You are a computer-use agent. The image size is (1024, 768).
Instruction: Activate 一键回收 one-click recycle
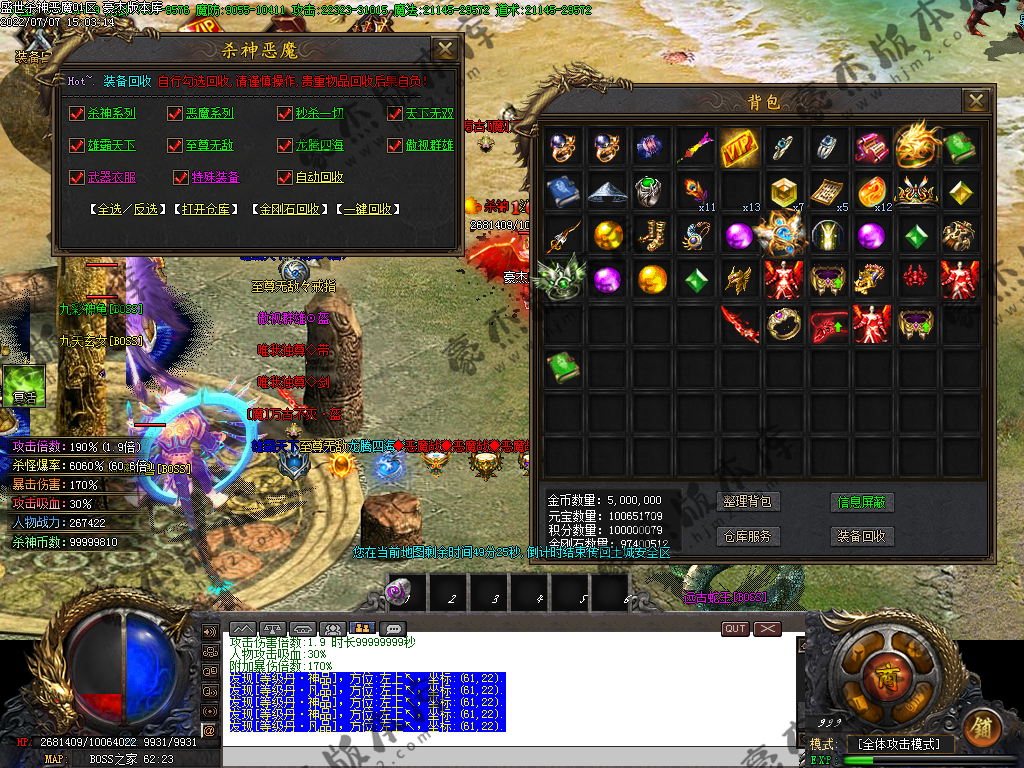coord(367,210)
